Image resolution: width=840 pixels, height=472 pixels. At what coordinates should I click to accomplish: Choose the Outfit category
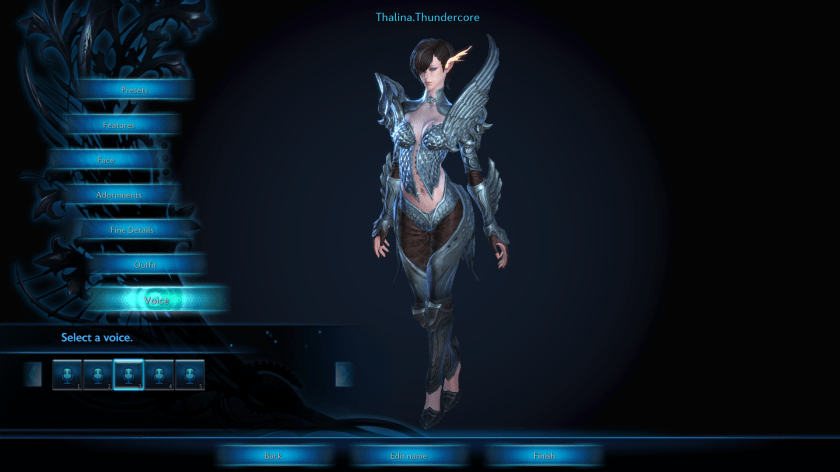[145, 265]
